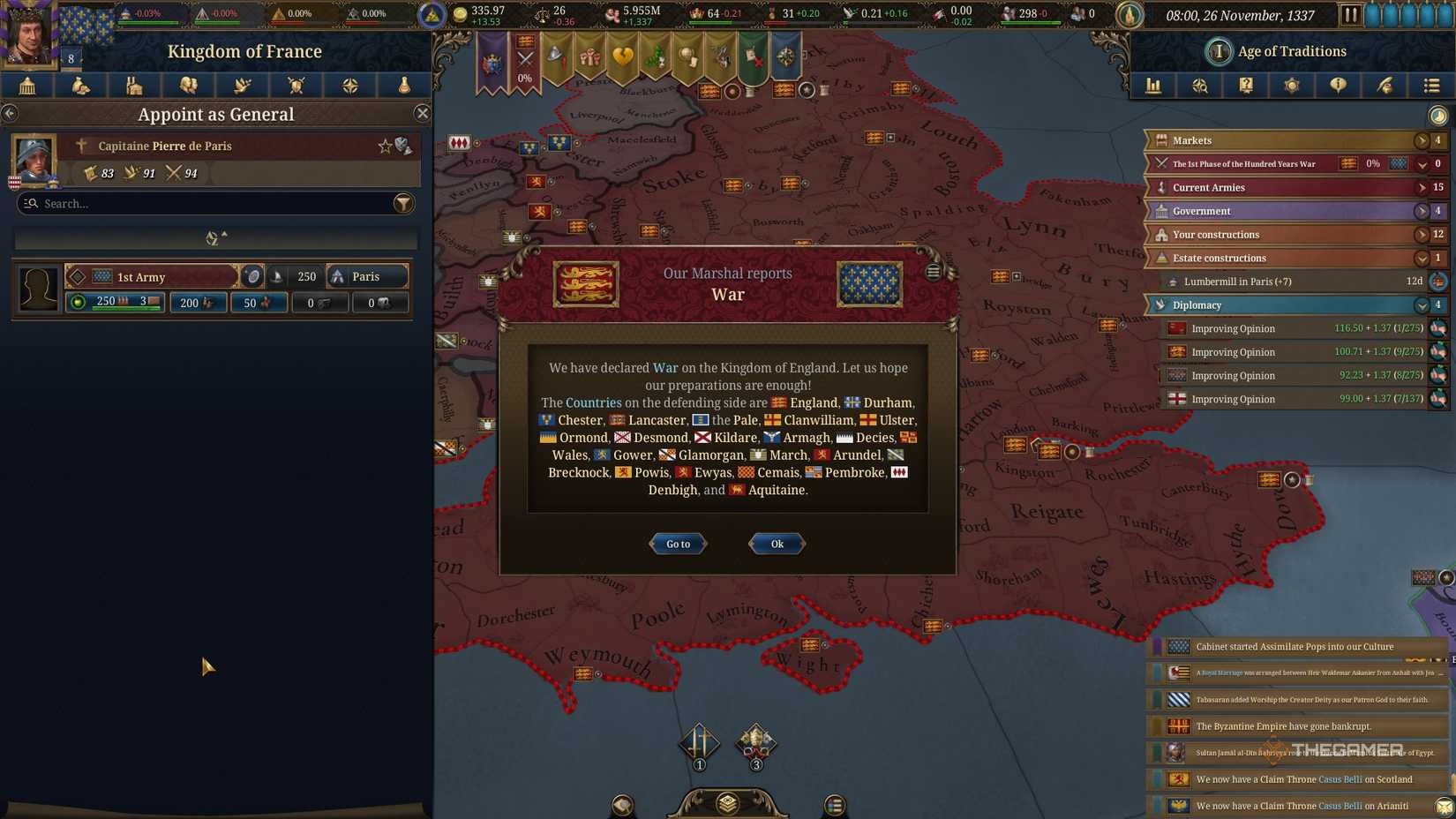Expand the Current Armies section
This screenshot has width=1456, height=819.
point(1422,187)
